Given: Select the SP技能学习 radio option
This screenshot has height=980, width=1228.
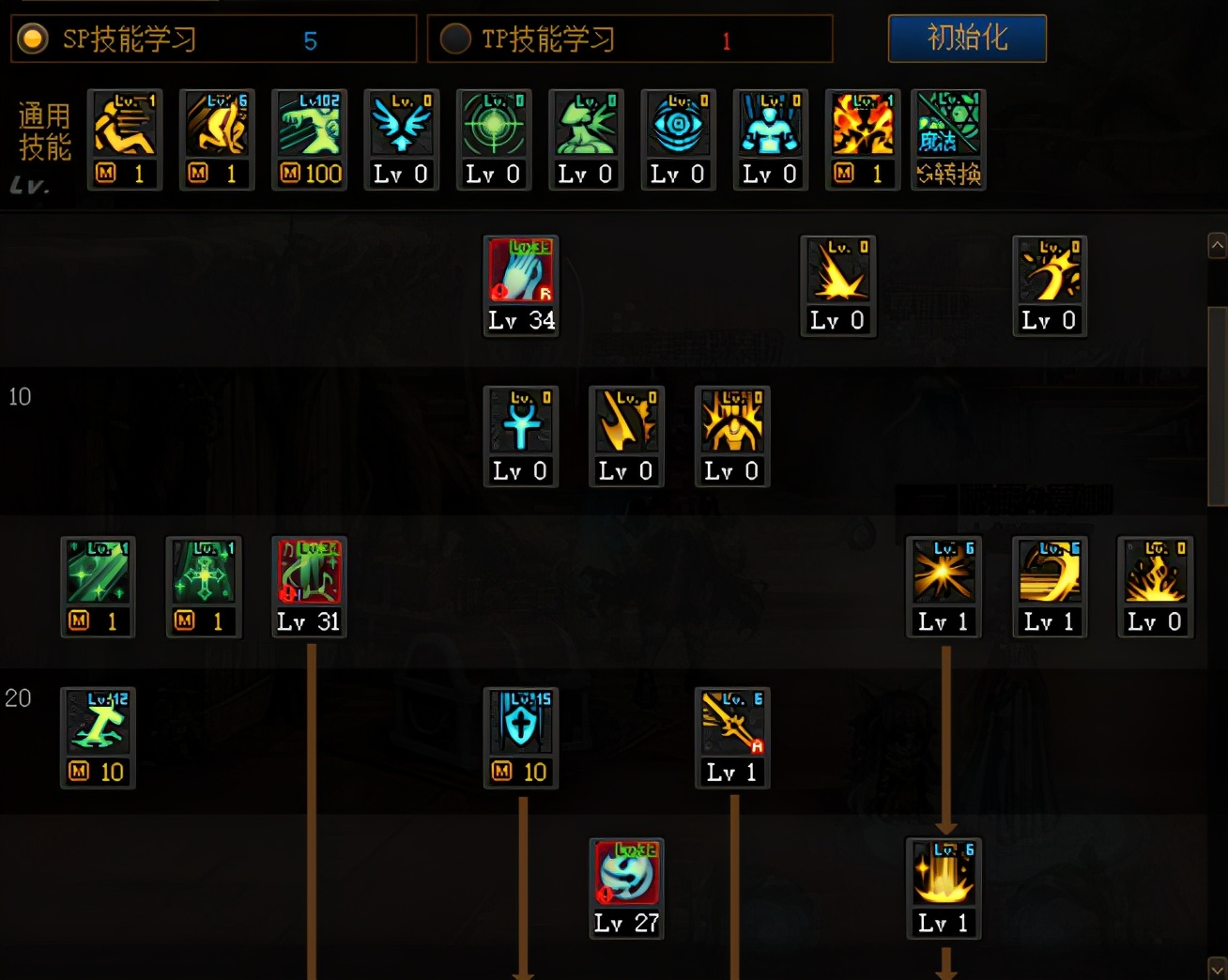Looking at the screenshot, I should tap(33, 39).
